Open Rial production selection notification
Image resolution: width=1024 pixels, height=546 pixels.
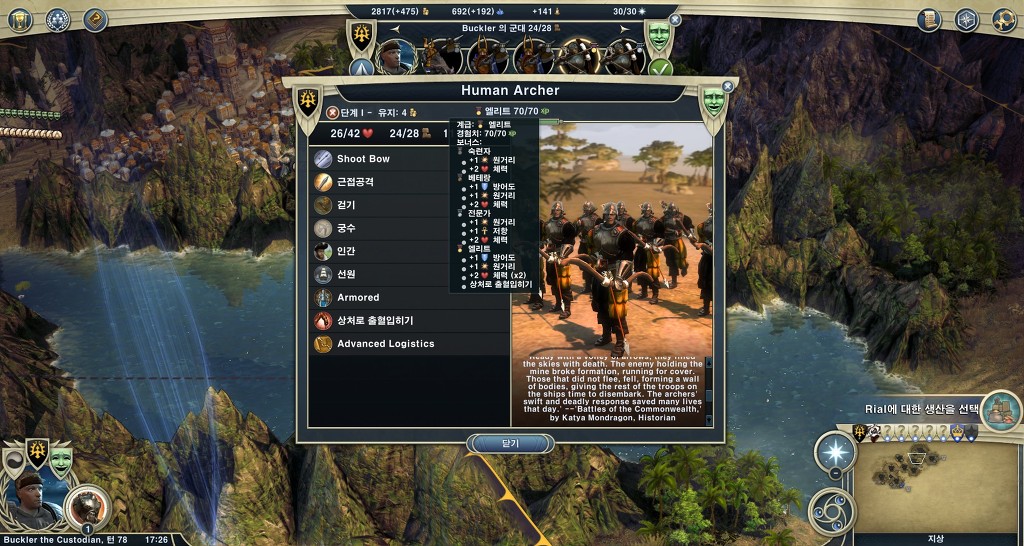1001,410
